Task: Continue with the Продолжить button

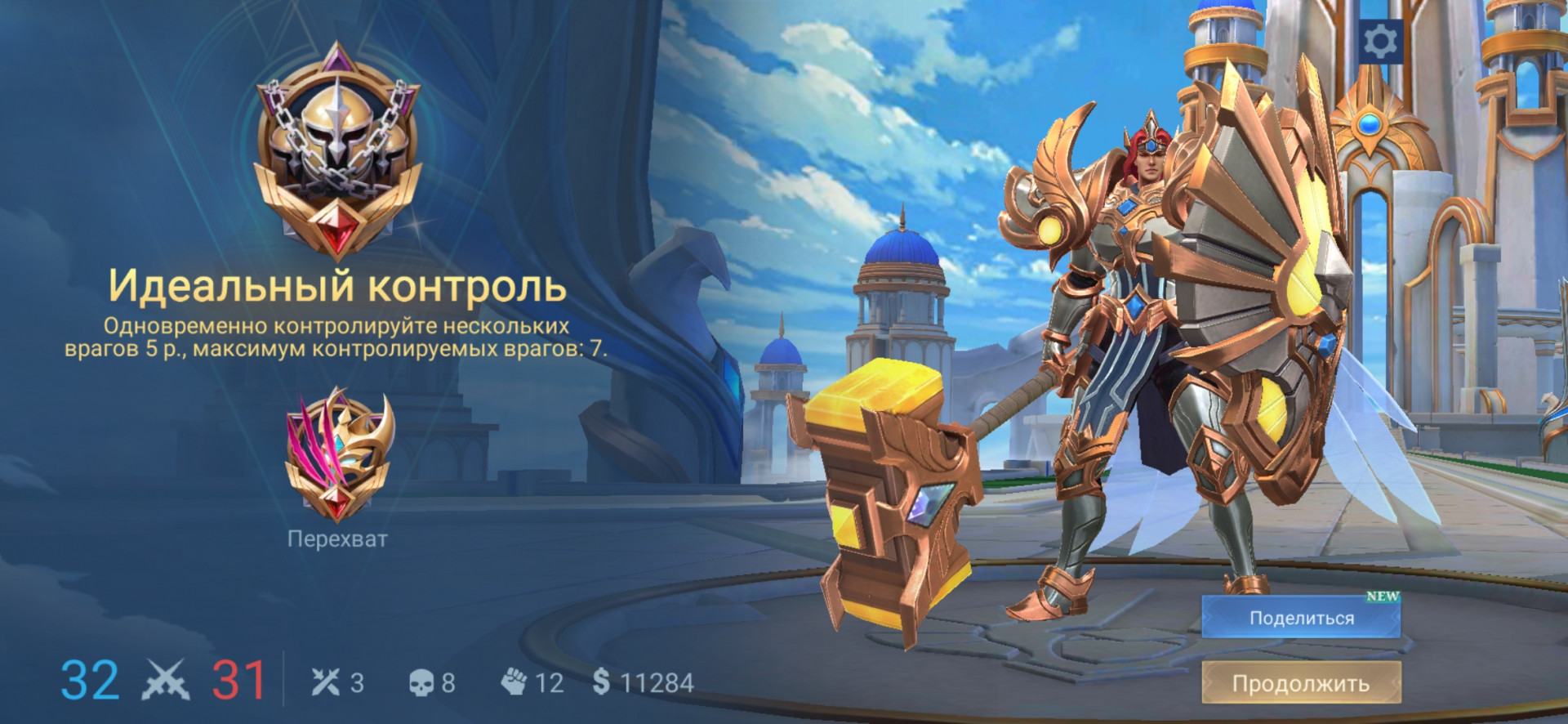Action: (x=1301, y=683)
